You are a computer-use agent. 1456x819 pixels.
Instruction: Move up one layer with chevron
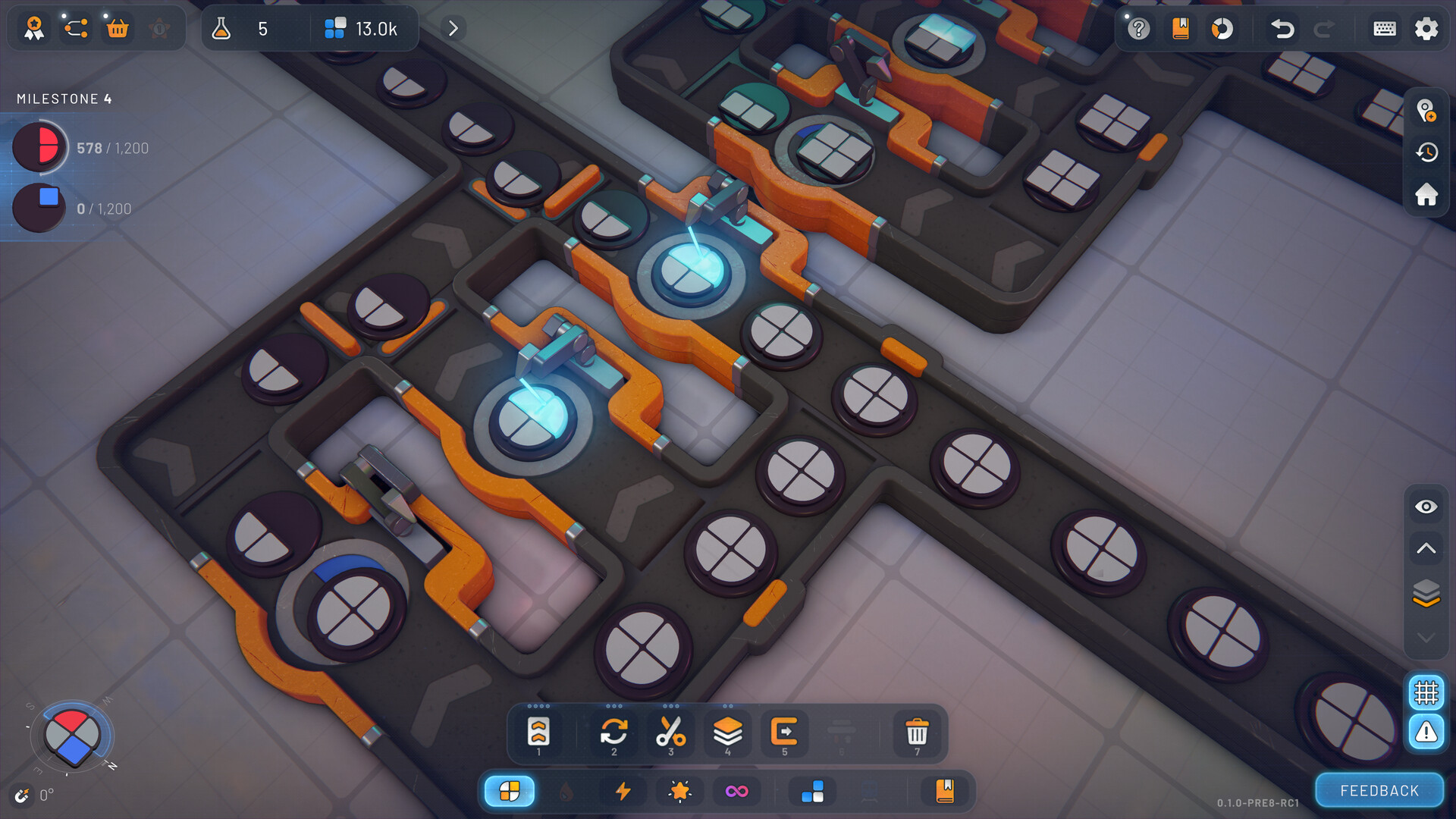pos(1426,548)
